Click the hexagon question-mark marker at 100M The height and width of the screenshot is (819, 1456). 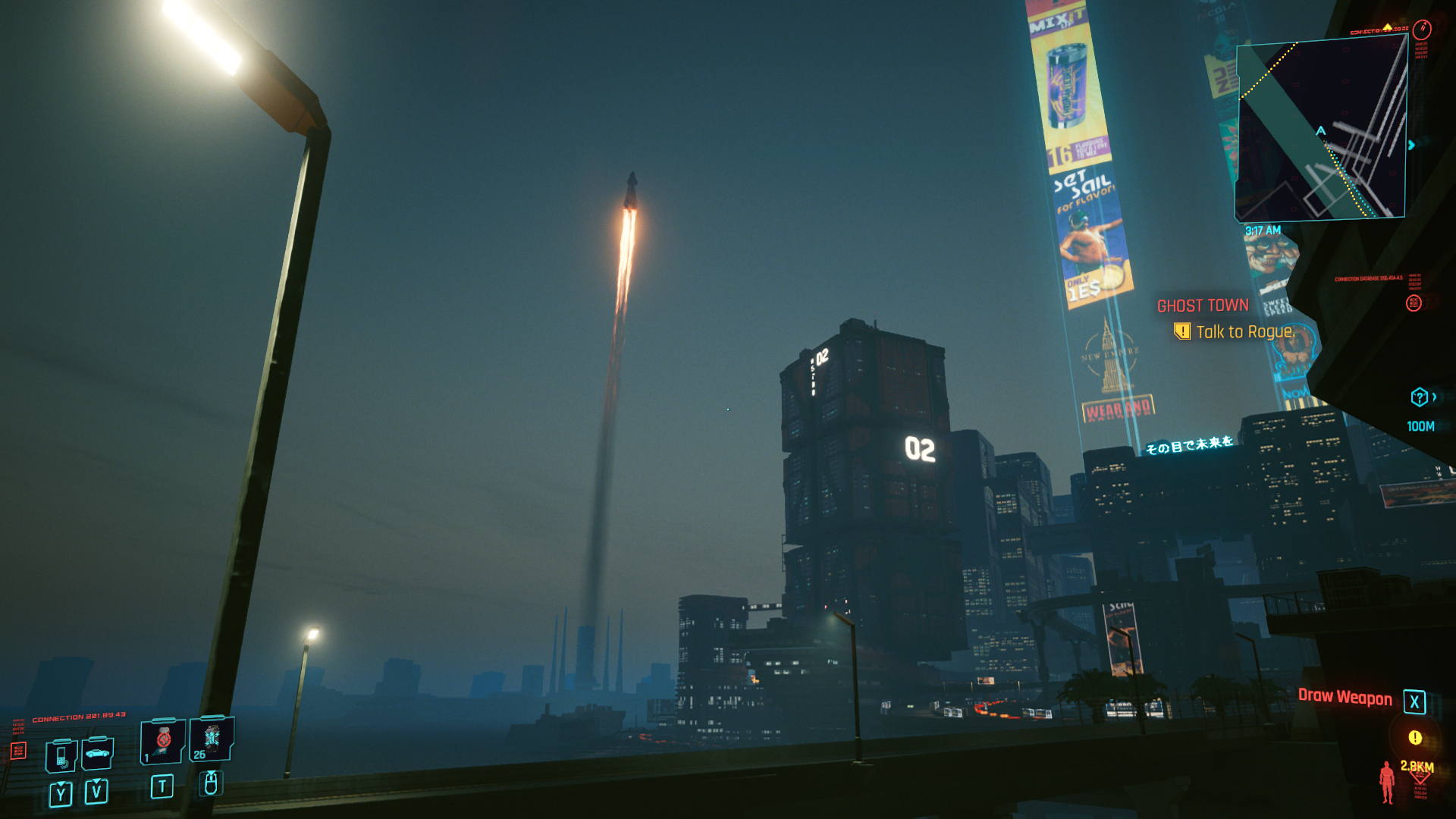pyautogui.click(x=1419, y=397)
